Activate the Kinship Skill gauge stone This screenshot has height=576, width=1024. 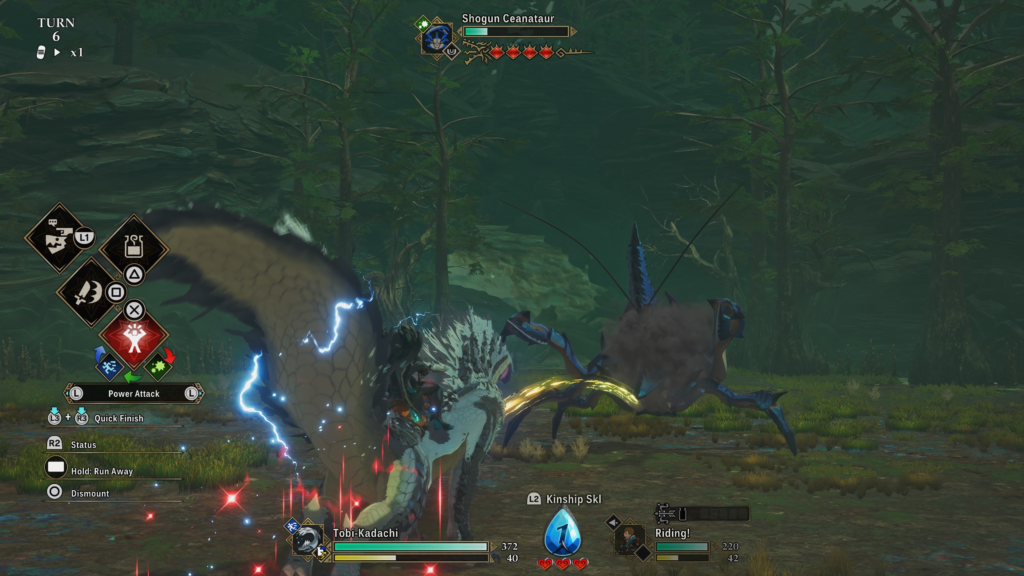point(562,532)
